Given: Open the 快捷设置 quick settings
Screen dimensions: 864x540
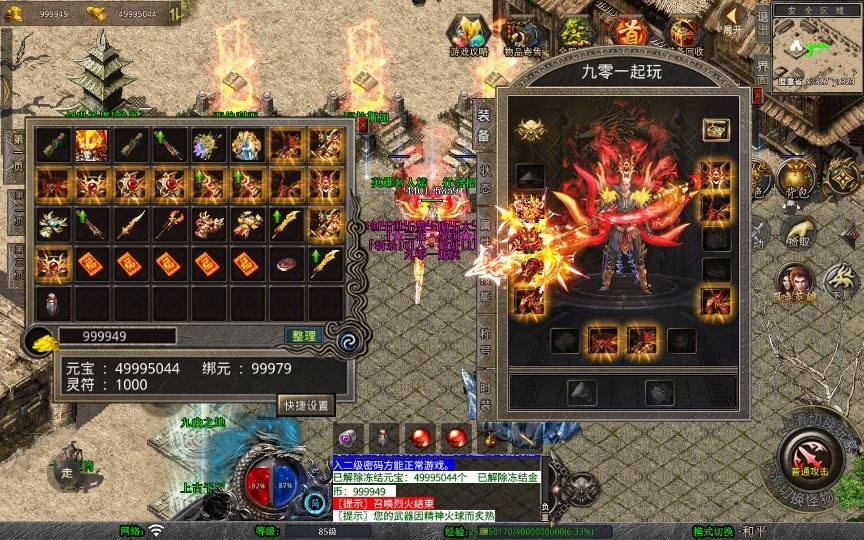Looking at the screenshot, I should pyautogui.click(x=305, y=405).
